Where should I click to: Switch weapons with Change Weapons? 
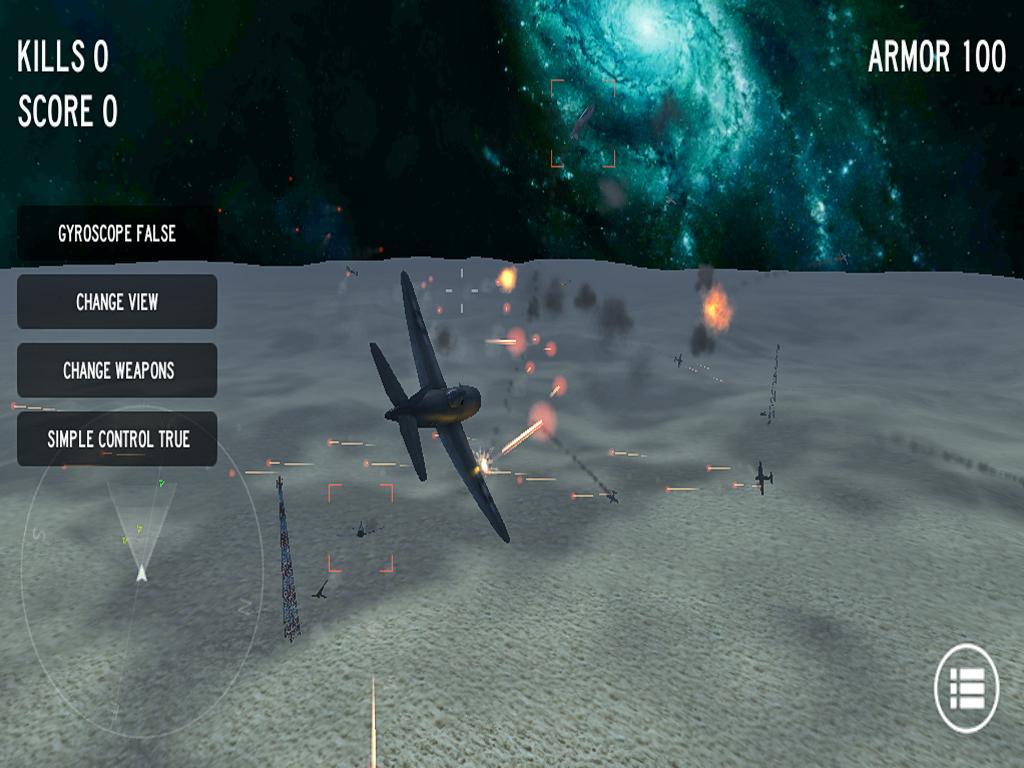point(117,370)
